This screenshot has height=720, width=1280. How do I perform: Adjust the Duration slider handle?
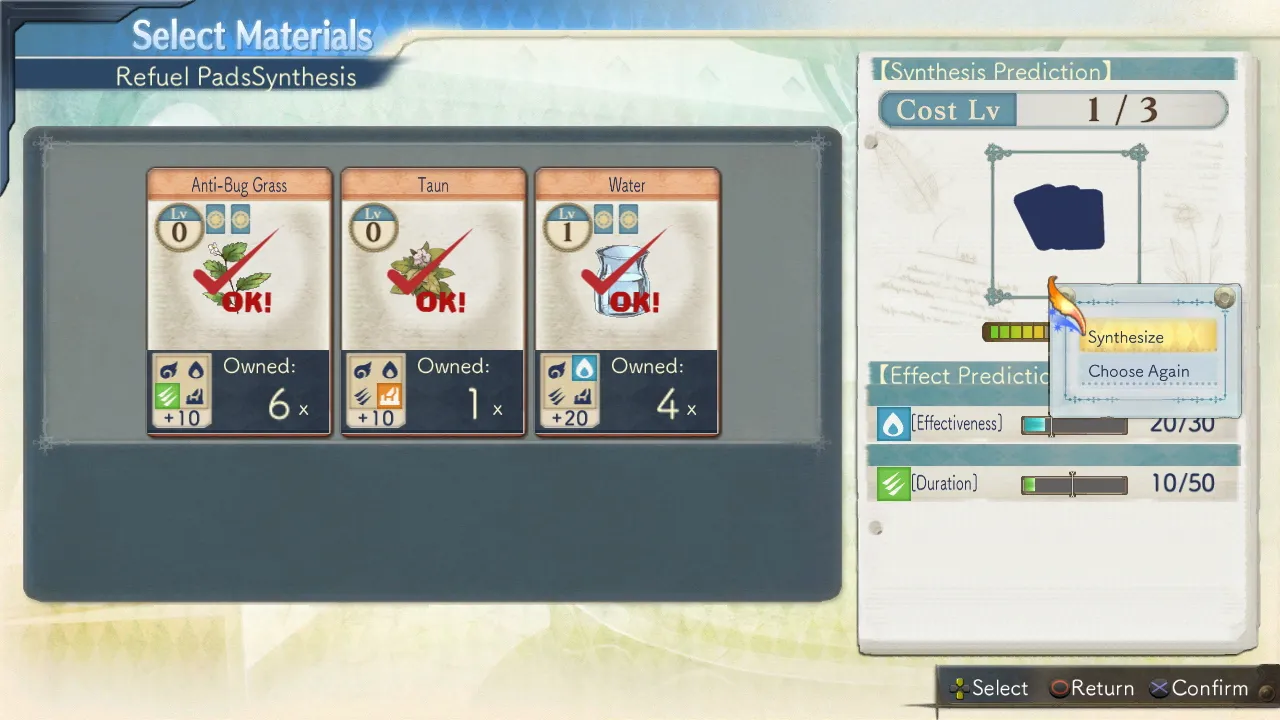[x=1073, y=484]
